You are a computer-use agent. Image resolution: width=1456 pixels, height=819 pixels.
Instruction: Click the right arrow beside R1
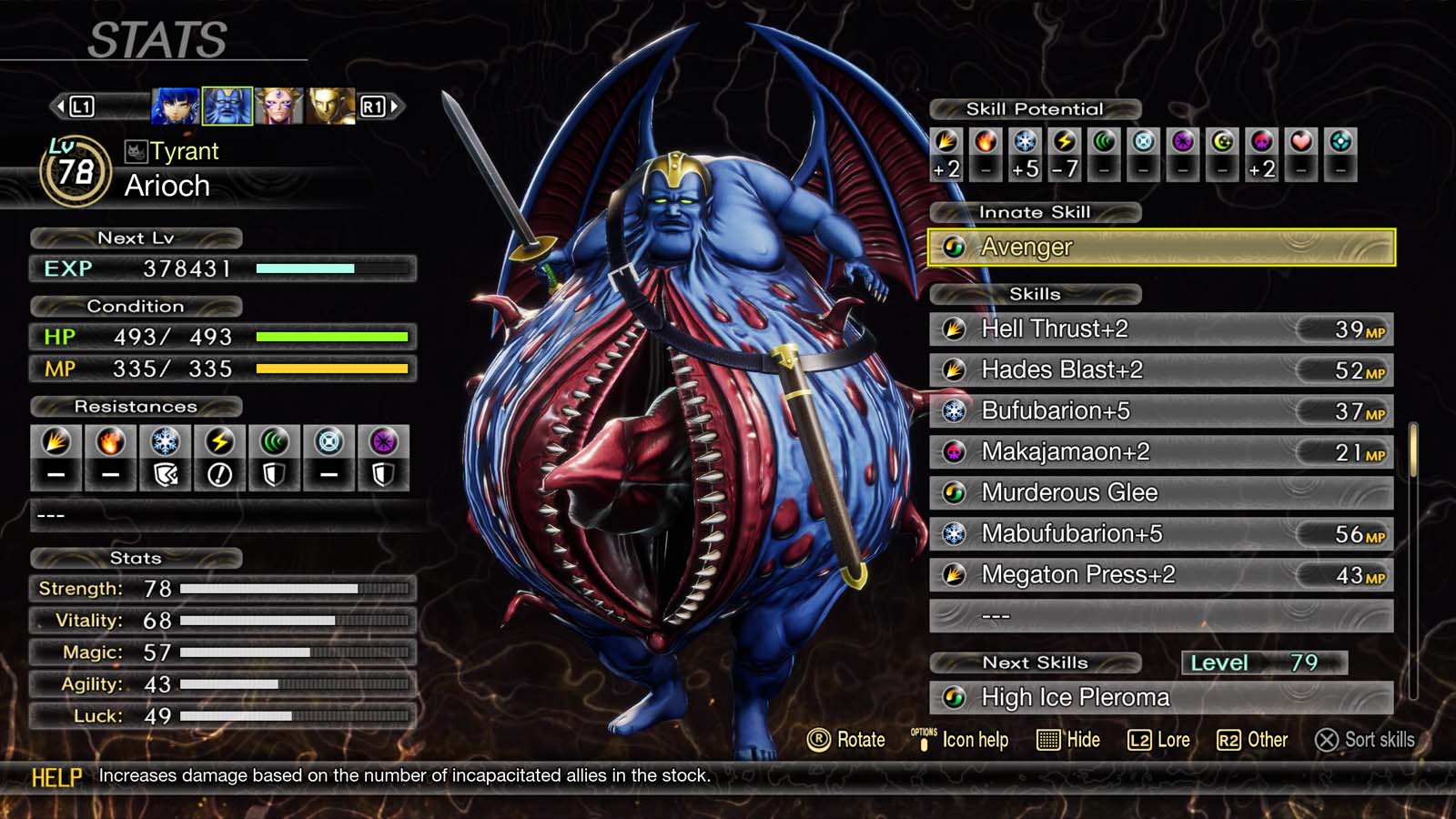(x=393, y=105)
